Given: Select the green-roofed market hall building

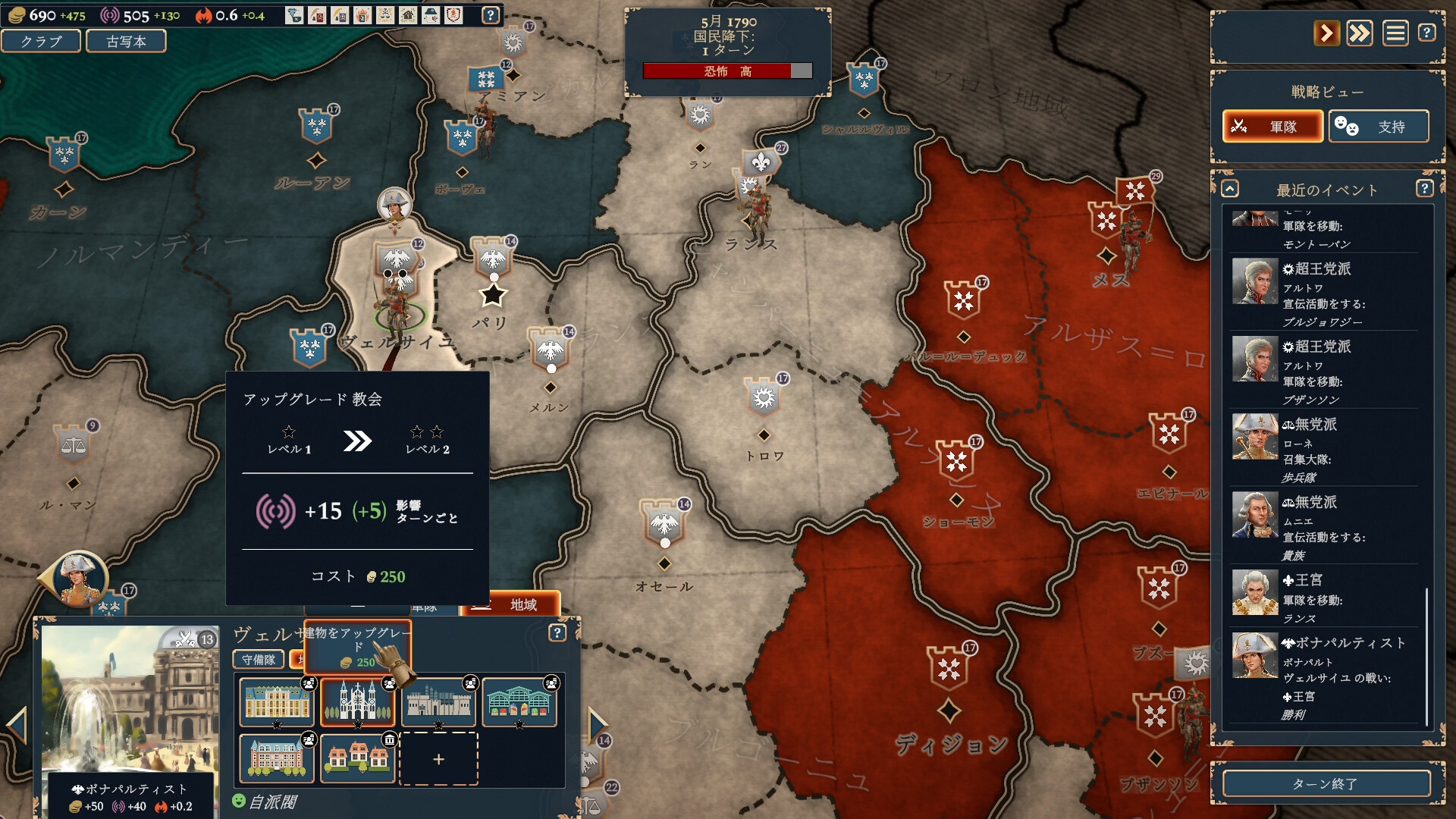Looking at the screenshot, I should 519,701.
